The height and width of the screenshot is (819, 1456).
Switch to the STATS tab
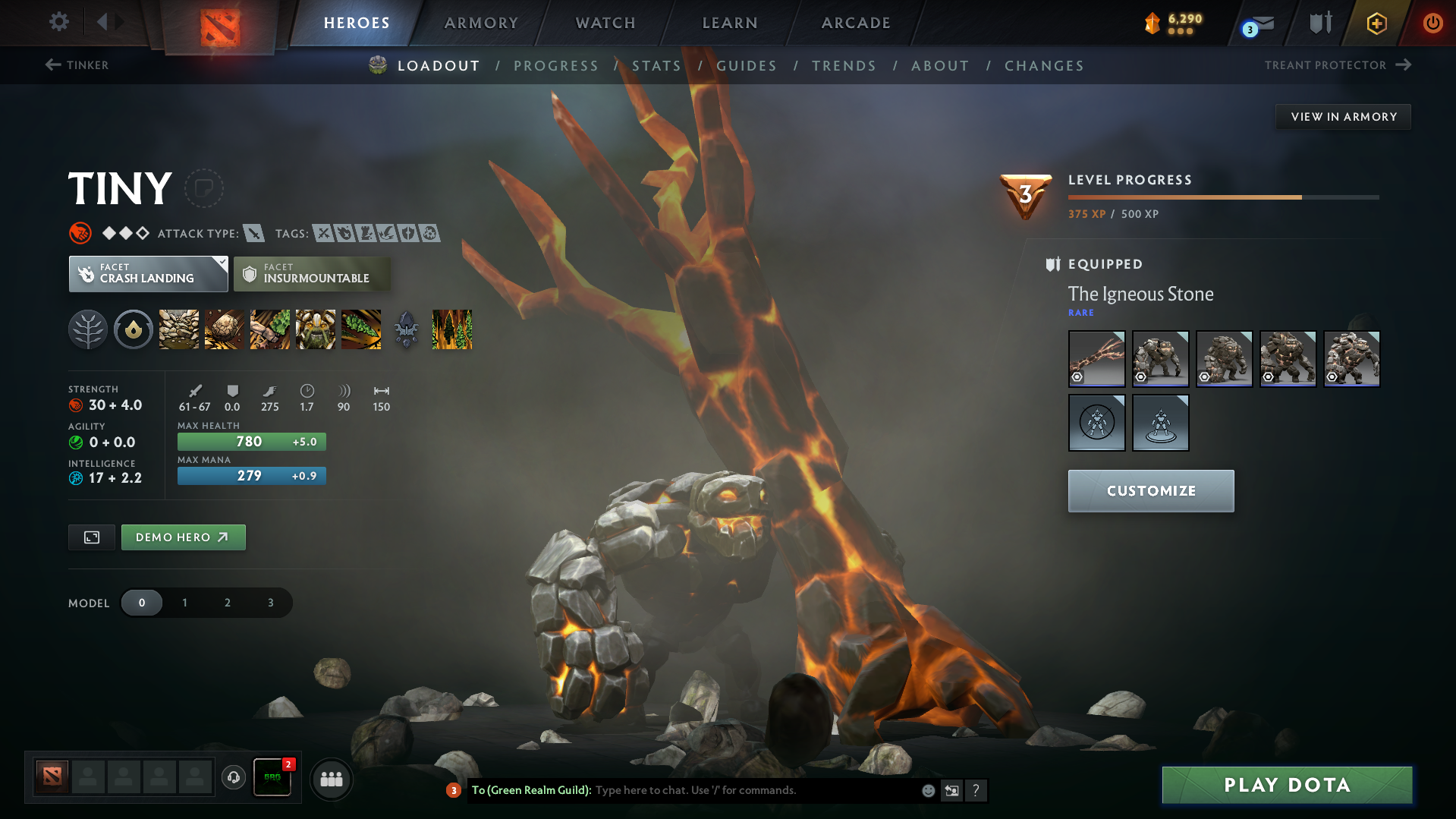[656, 65]
